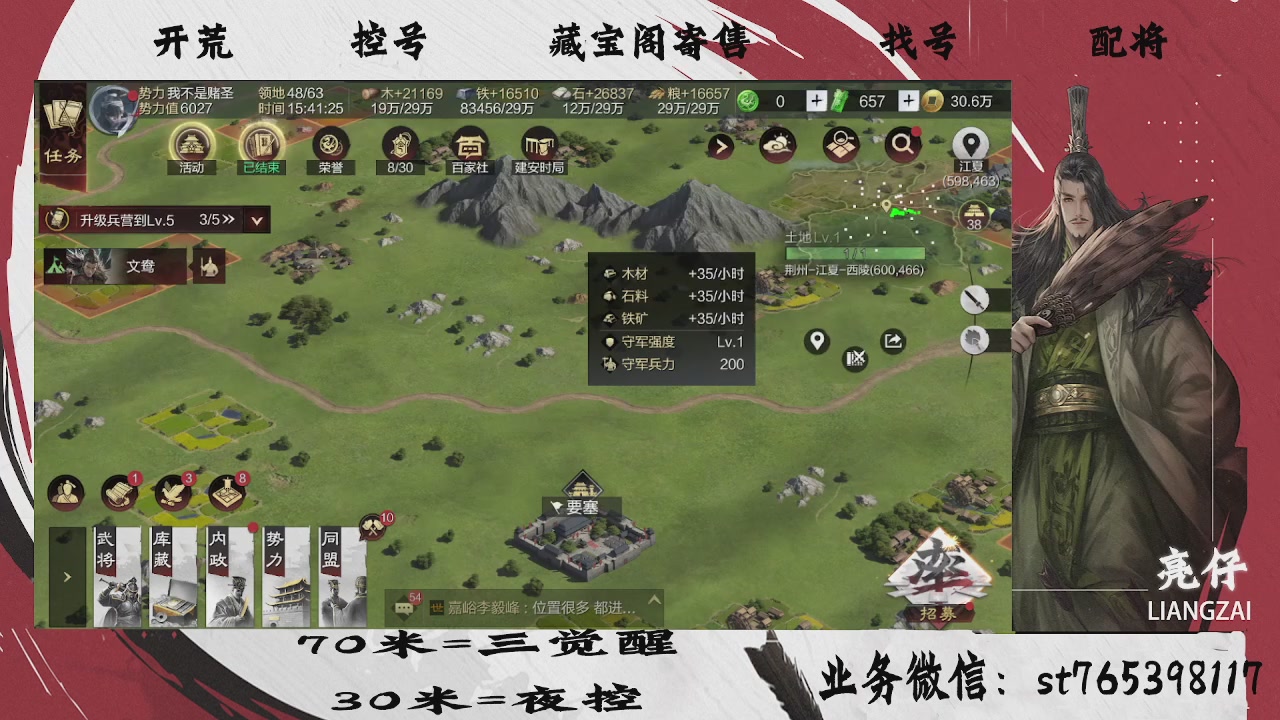Image resolution: width=1280 pixels, height=720 pixels.
Task: Collapse the quest with its V chevron
Action: pyautogui.click(x=255, y=220)
